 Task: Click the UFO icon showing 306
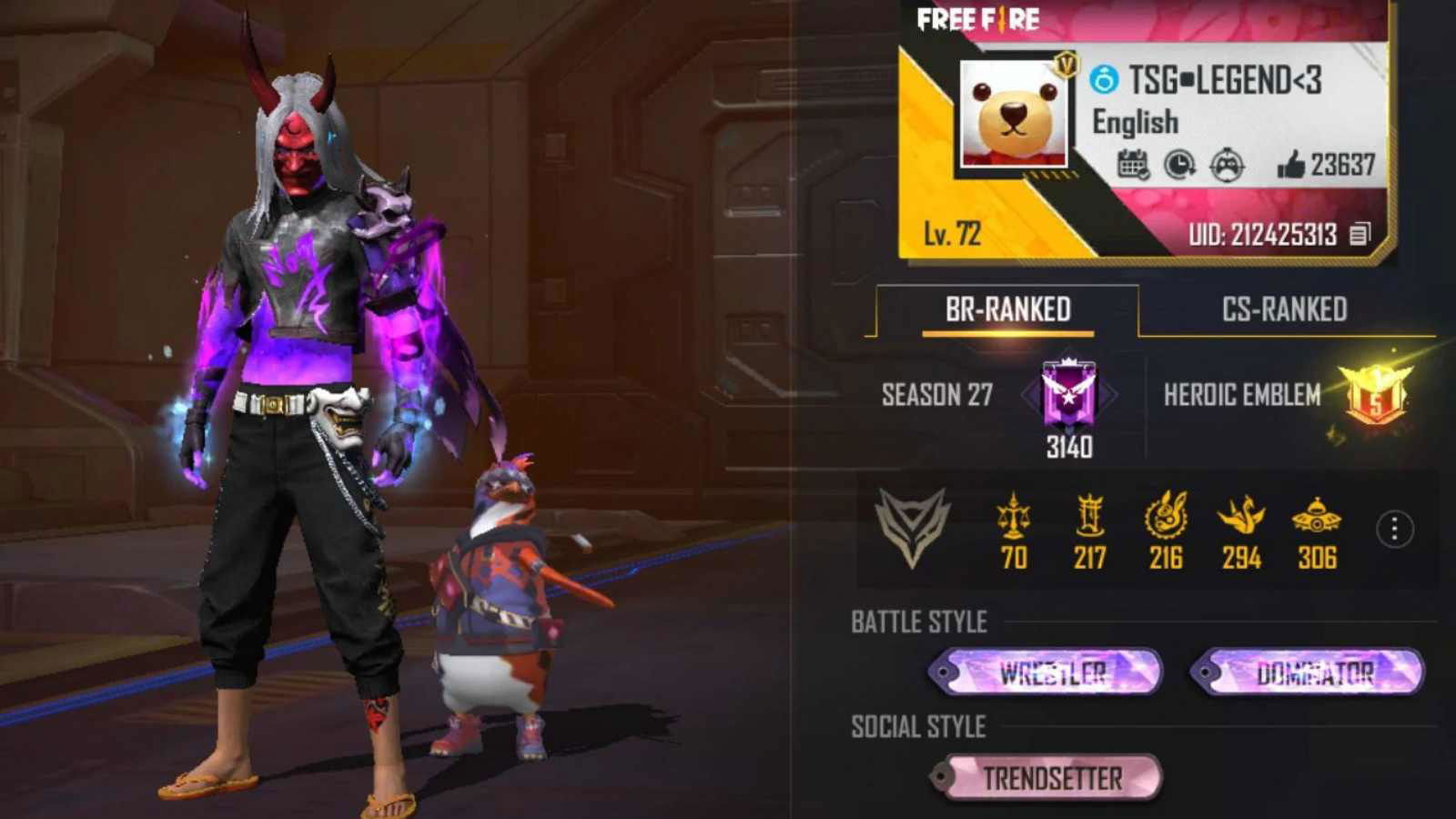point(1317,517)
